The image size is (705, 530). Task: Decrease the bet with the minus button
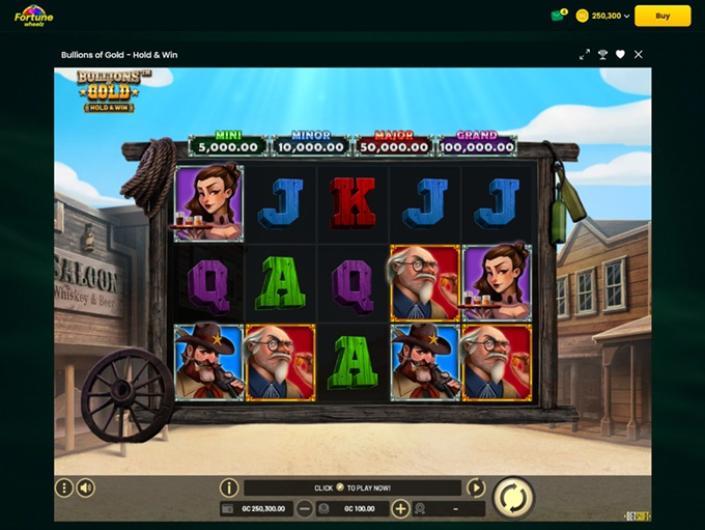[x=306, y=508]
